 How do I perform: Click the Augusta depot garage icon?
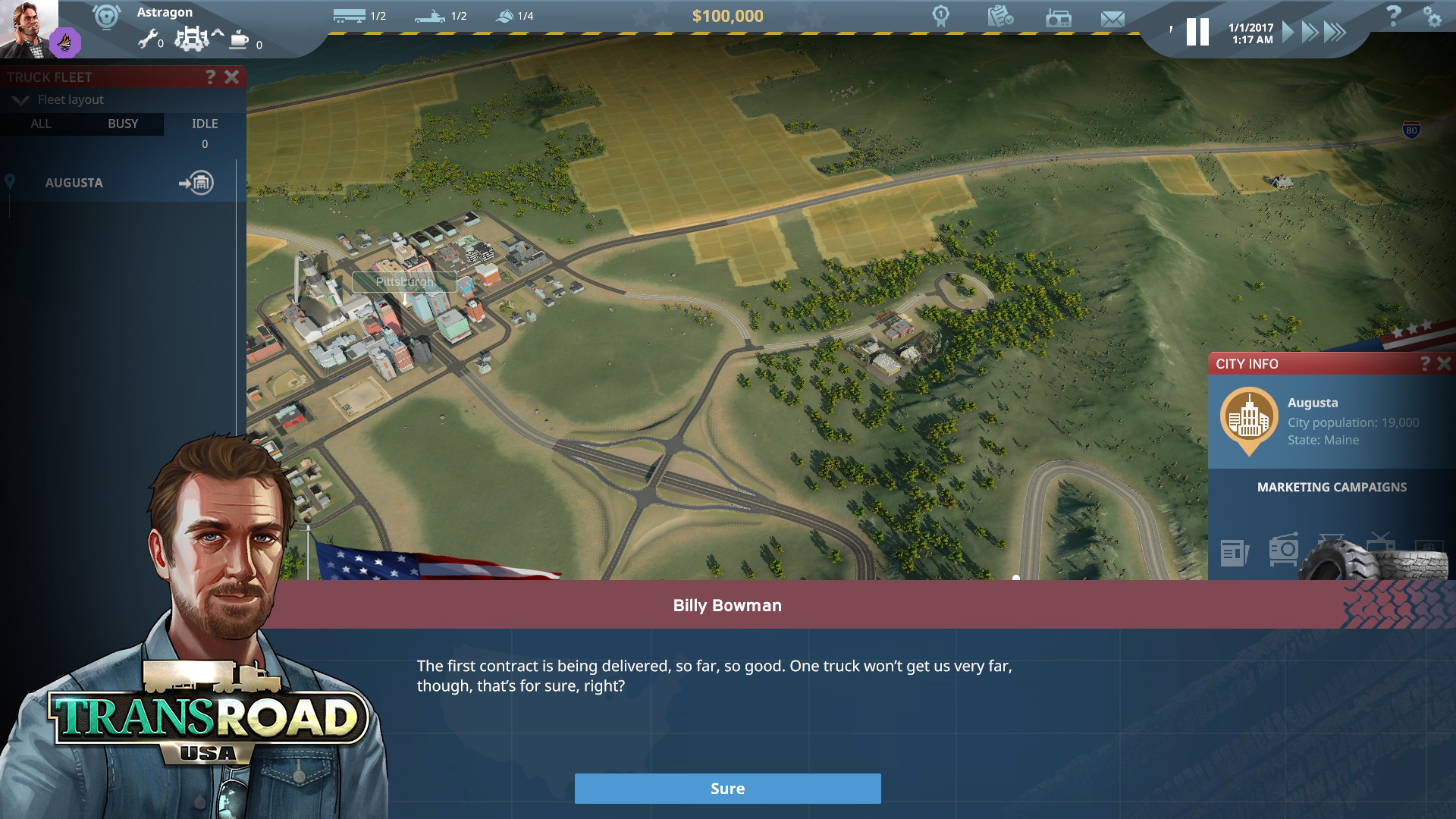tap(197, 183)
